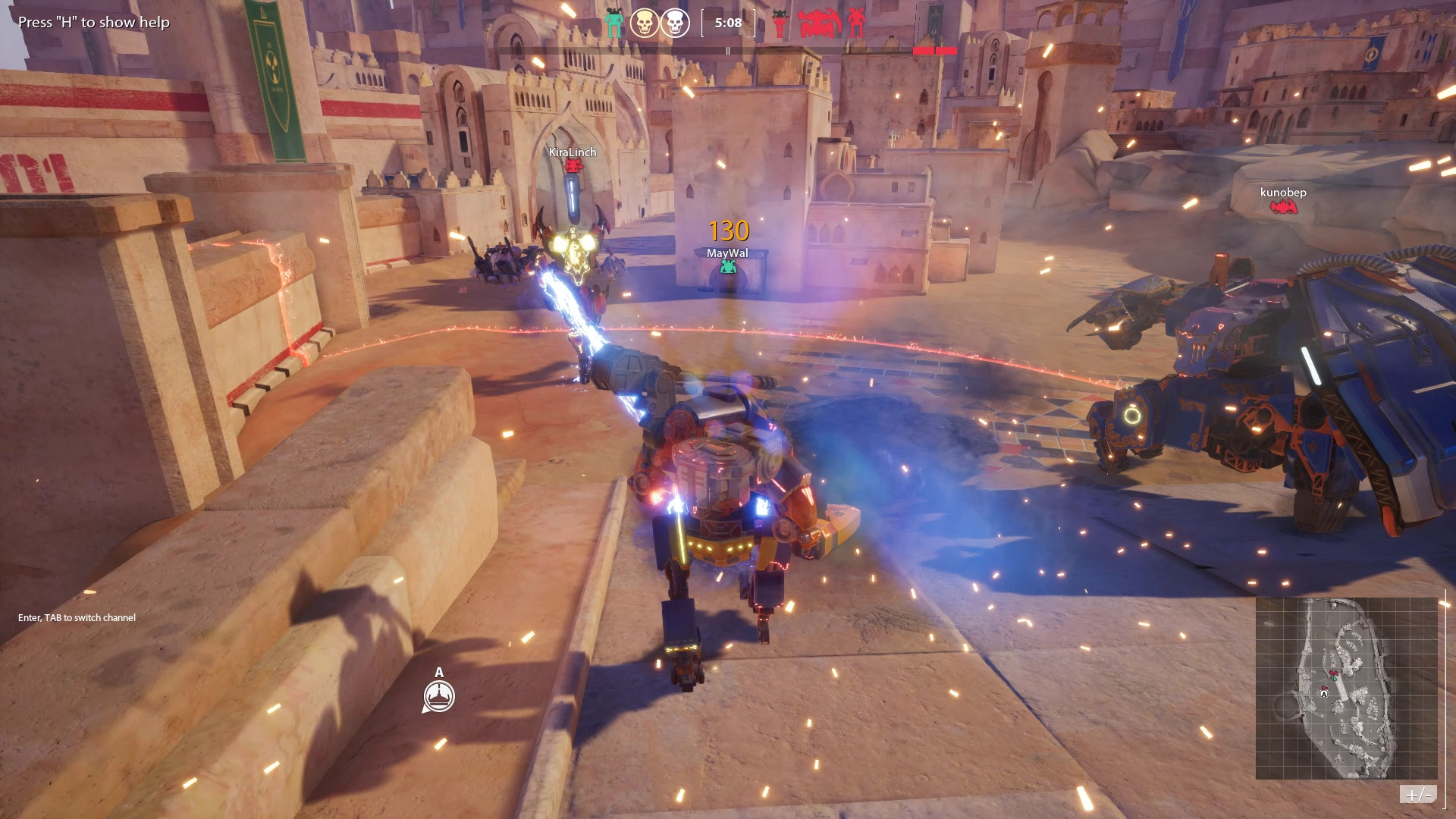
Task: Toggle minimap zoom with the +/- button
Action: tap(1418, 794)
